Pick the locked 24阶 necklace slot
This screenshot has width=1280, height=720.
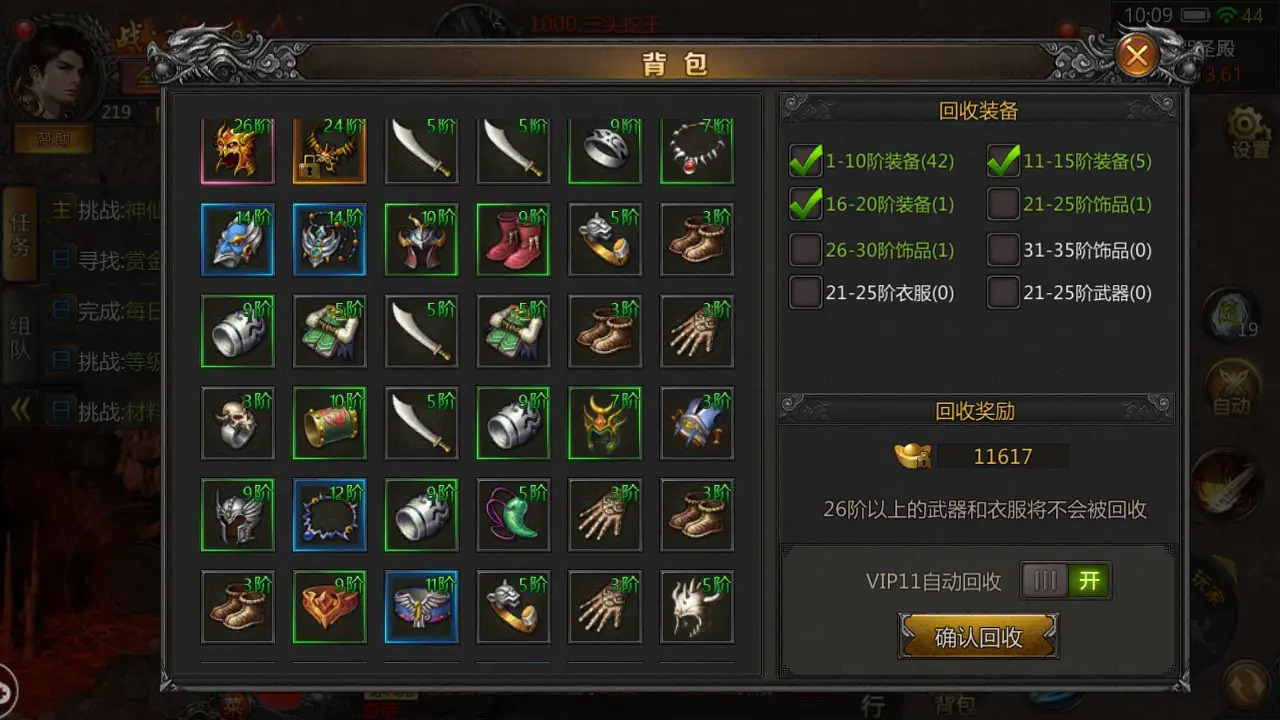coord(329,150)
